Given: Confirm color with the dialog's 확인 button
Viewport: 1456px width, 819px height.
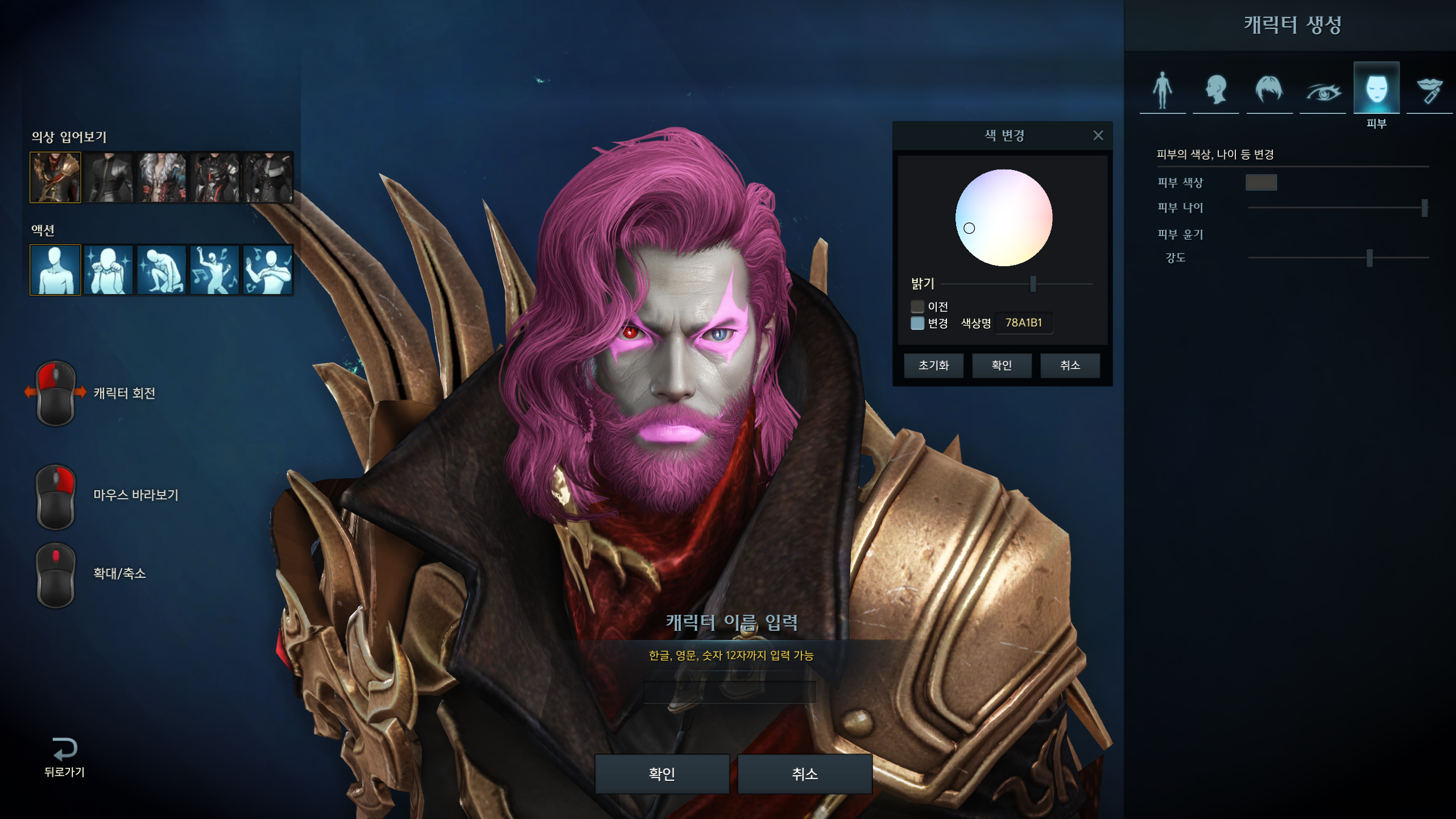Looking at the screenshot, I should pos(1002,365).
